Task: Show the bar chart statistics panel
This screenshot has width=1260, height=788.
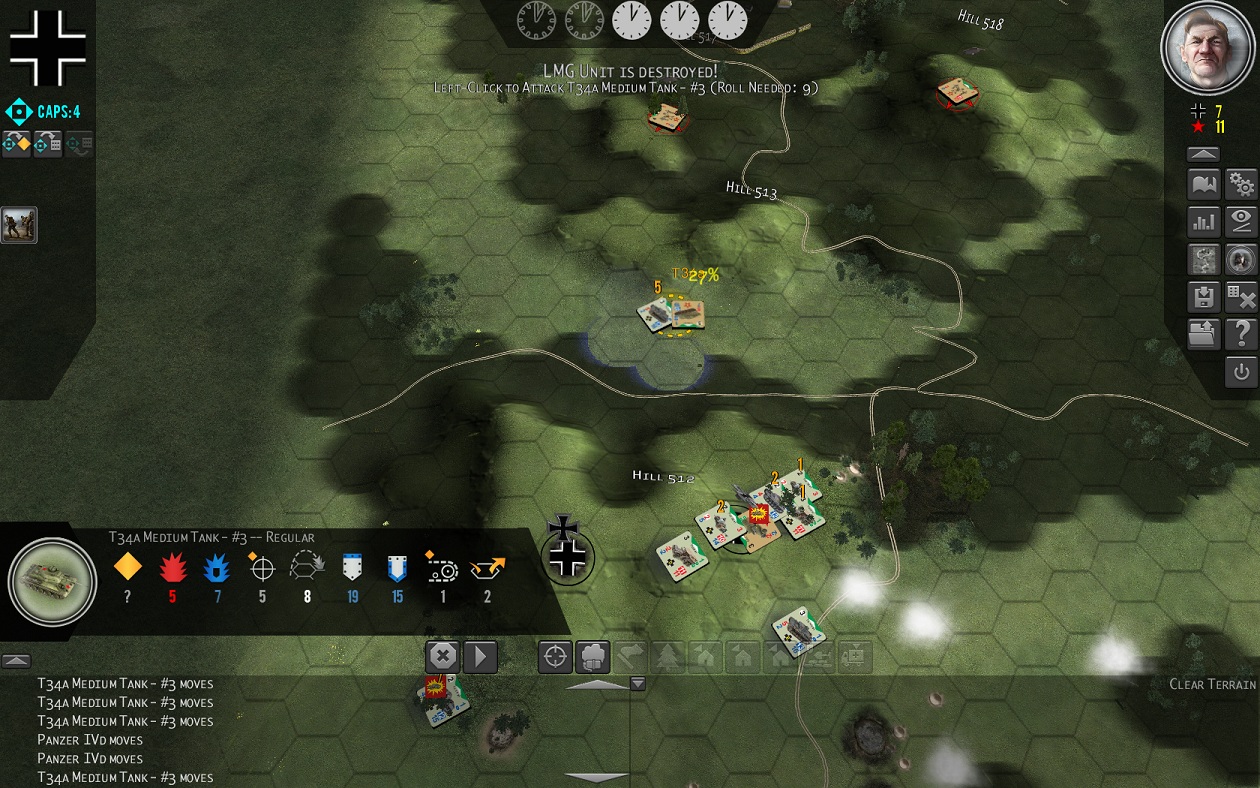Action: (x=1203, y=222)
